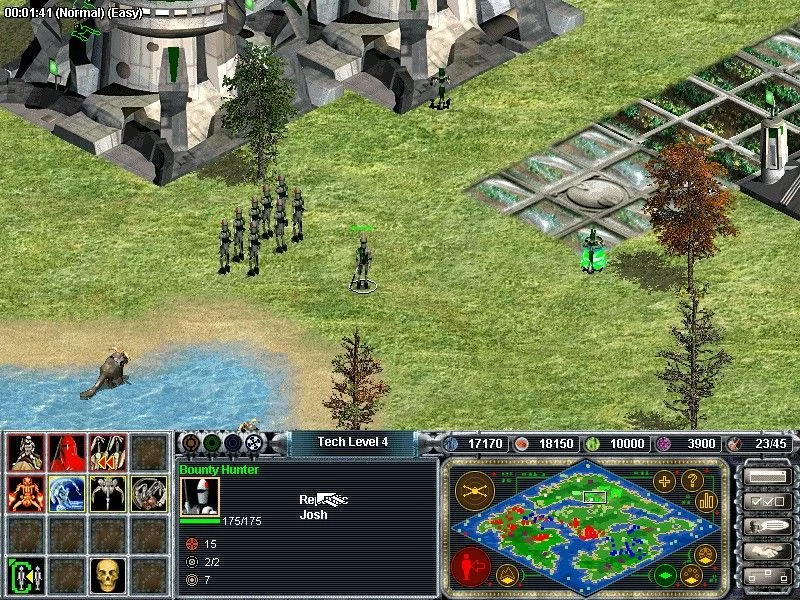Click the red idle worker button
Image resolution: width=800 pixels, height=600 pixels.
click(471, 565)
